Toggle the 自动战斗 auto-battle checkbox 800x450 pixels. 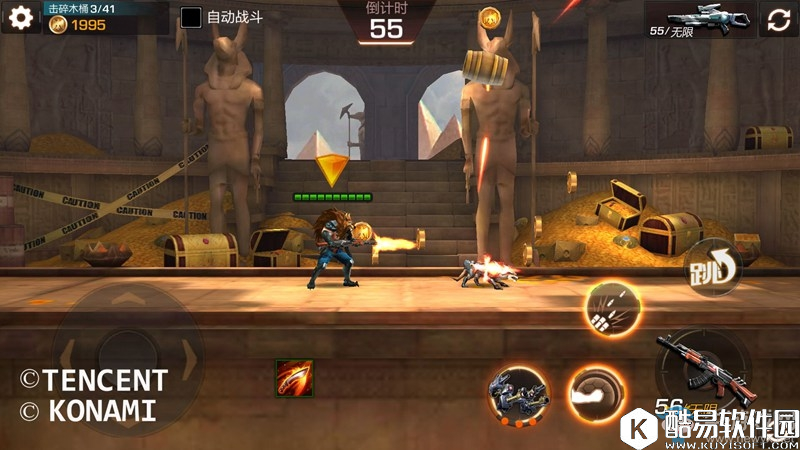(x=191, y=18)
